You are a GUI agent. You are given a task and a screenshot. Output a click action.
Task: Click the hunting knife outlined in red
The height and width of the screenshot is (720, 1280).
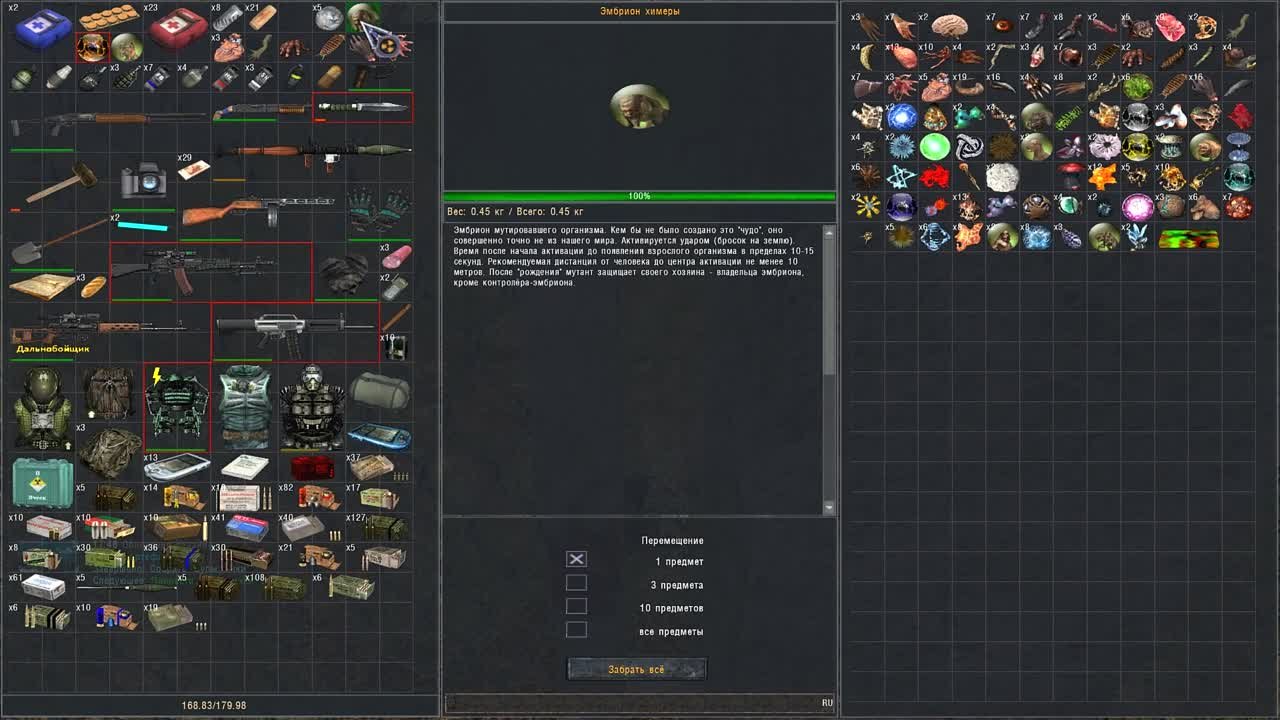[365, 105]
